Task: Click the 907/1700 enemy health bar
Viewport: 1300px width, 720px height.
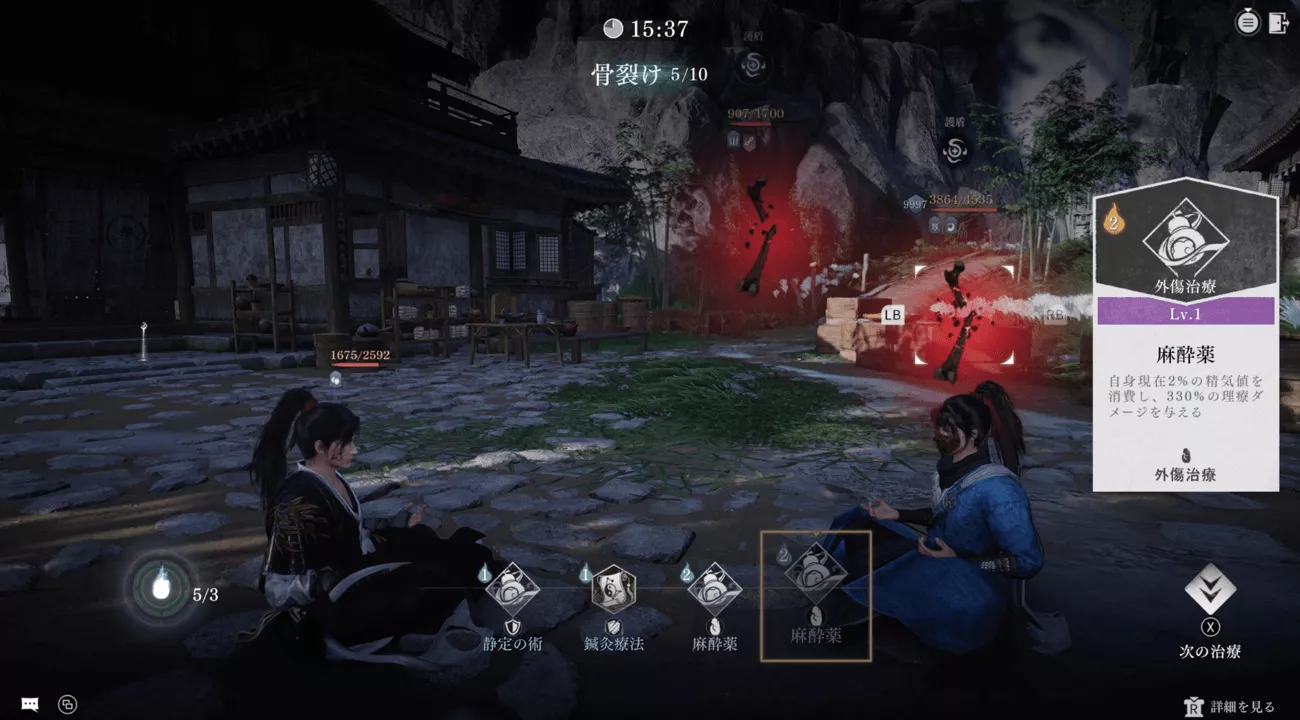Action: (x=755, y=114)
